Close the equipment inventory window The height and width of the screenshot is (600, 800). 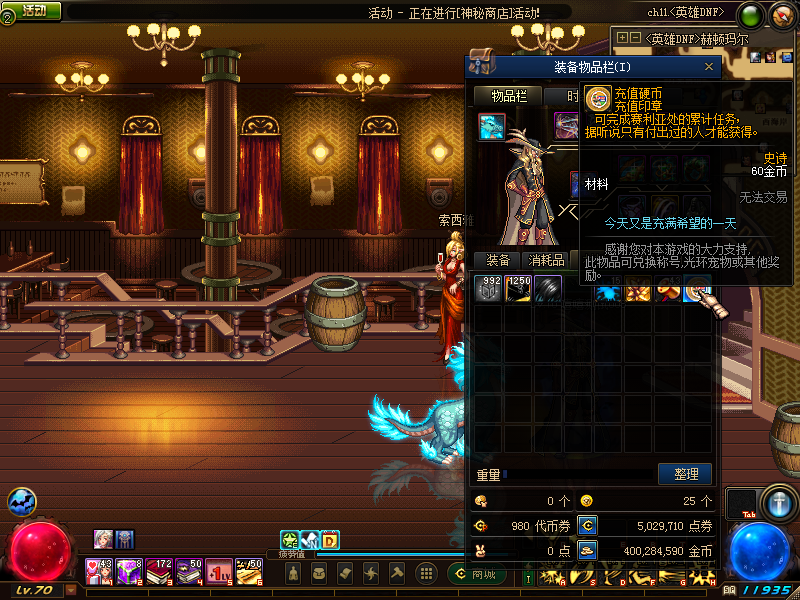point(709,67)
